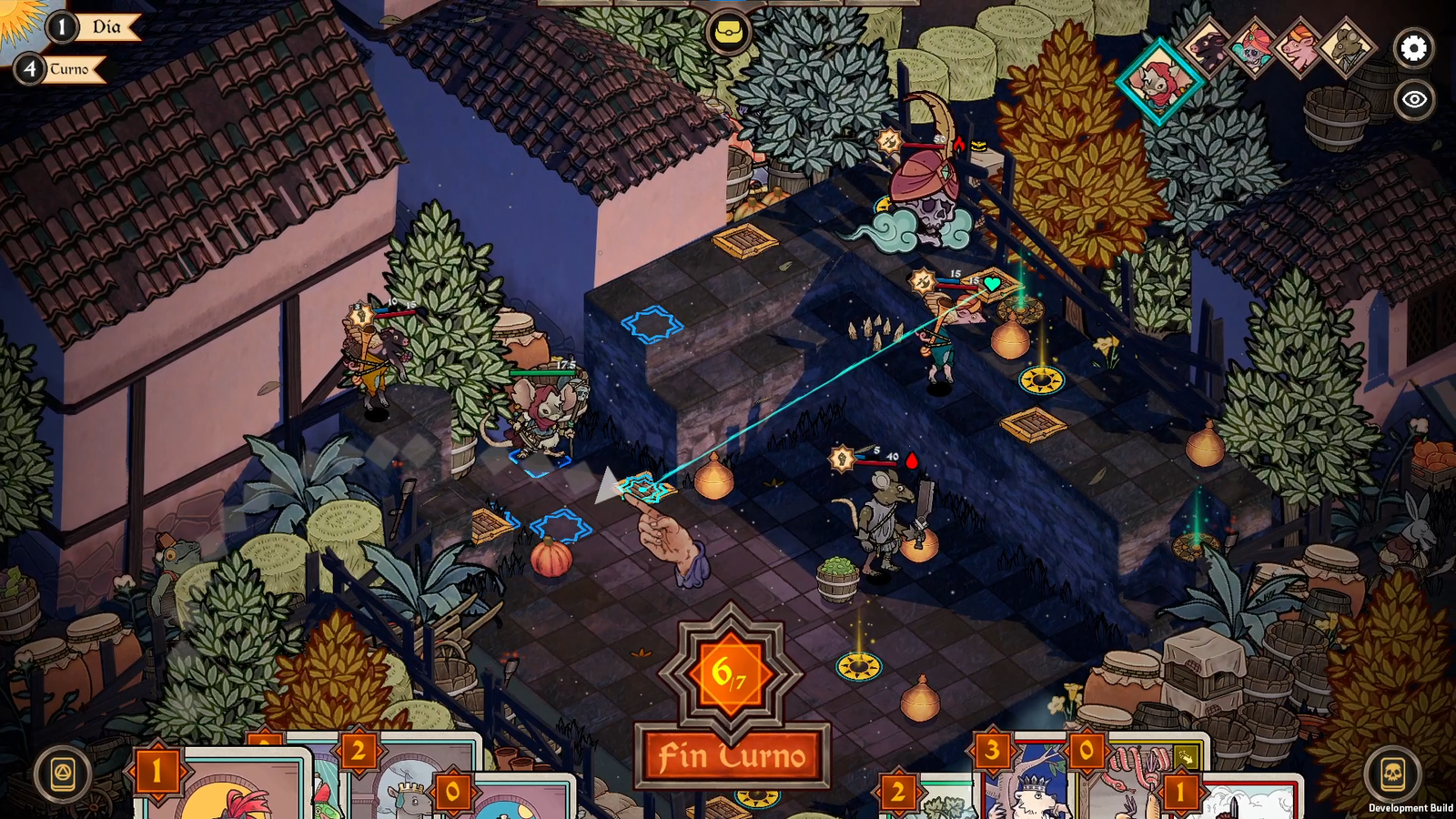Open the skull discard pile
The height and width of the screenshot is (819, 1456).
[x=1392, y=774]
